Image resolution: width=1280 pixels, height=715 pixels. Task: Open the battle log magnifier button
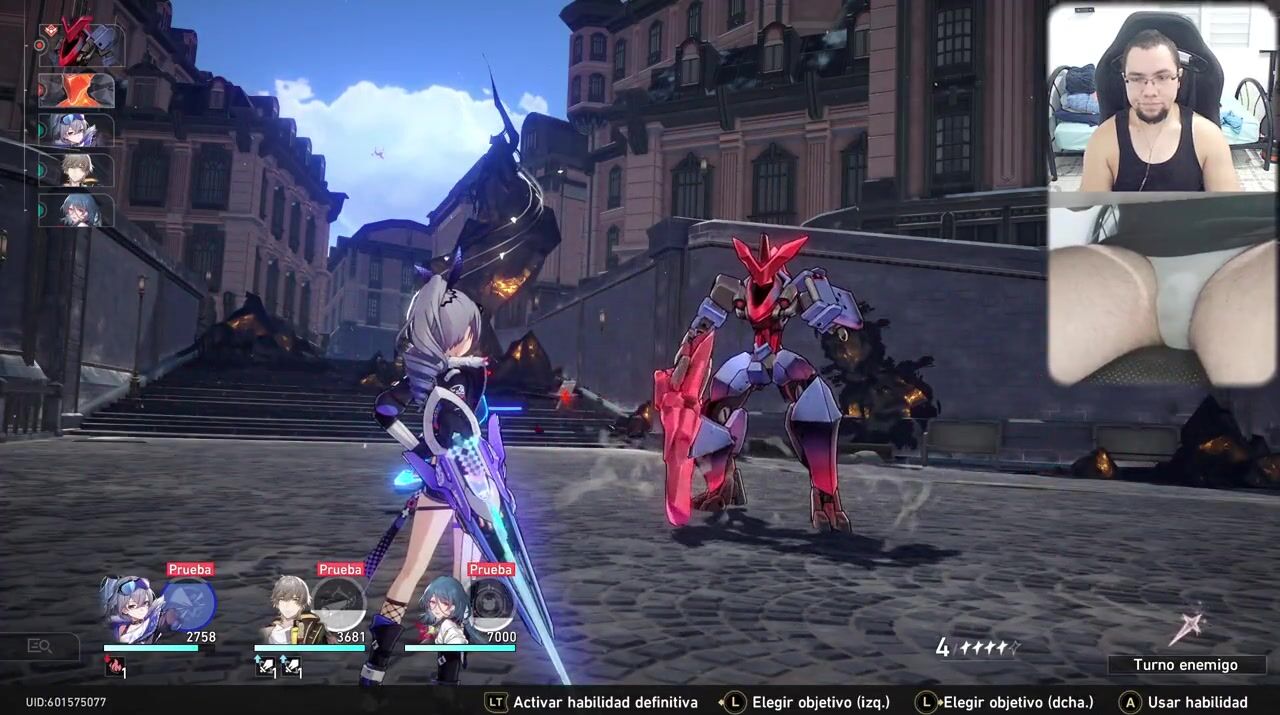coord(39,646)
